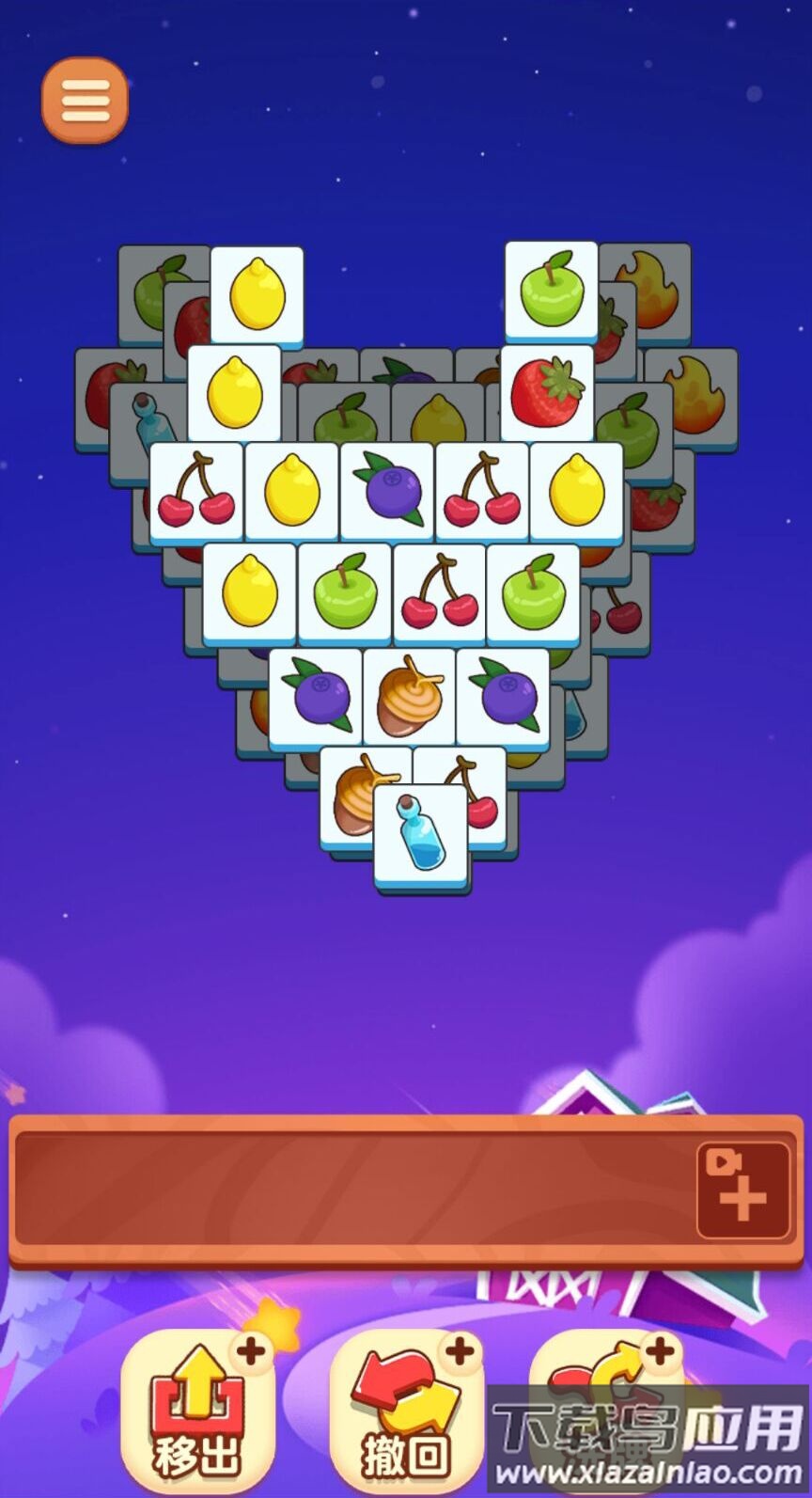Open the hamburger menu button
The image size is (812, 1498).
(x=85, y=100)
